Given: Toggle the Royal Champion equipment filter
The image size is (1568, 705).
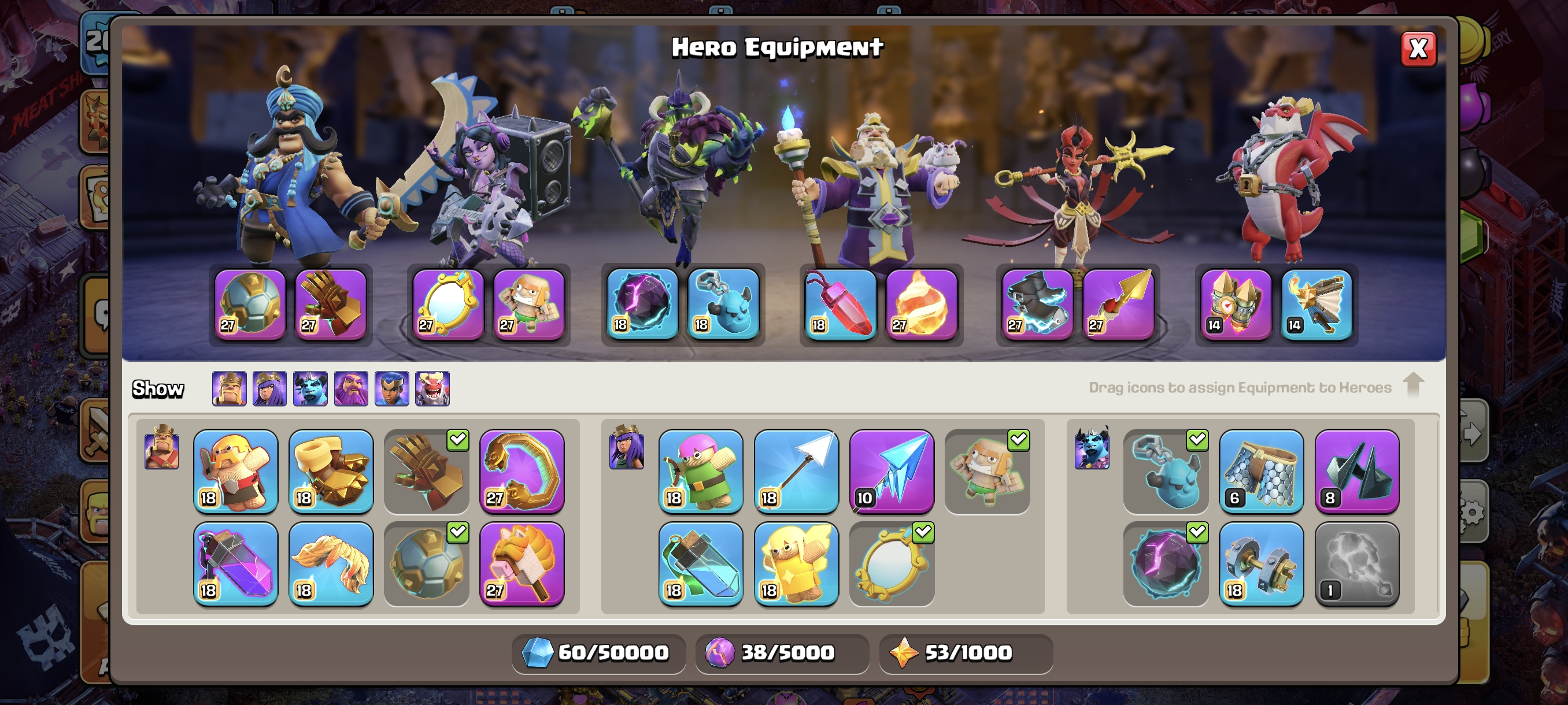Looking at the screenshot, I should 392,388.
